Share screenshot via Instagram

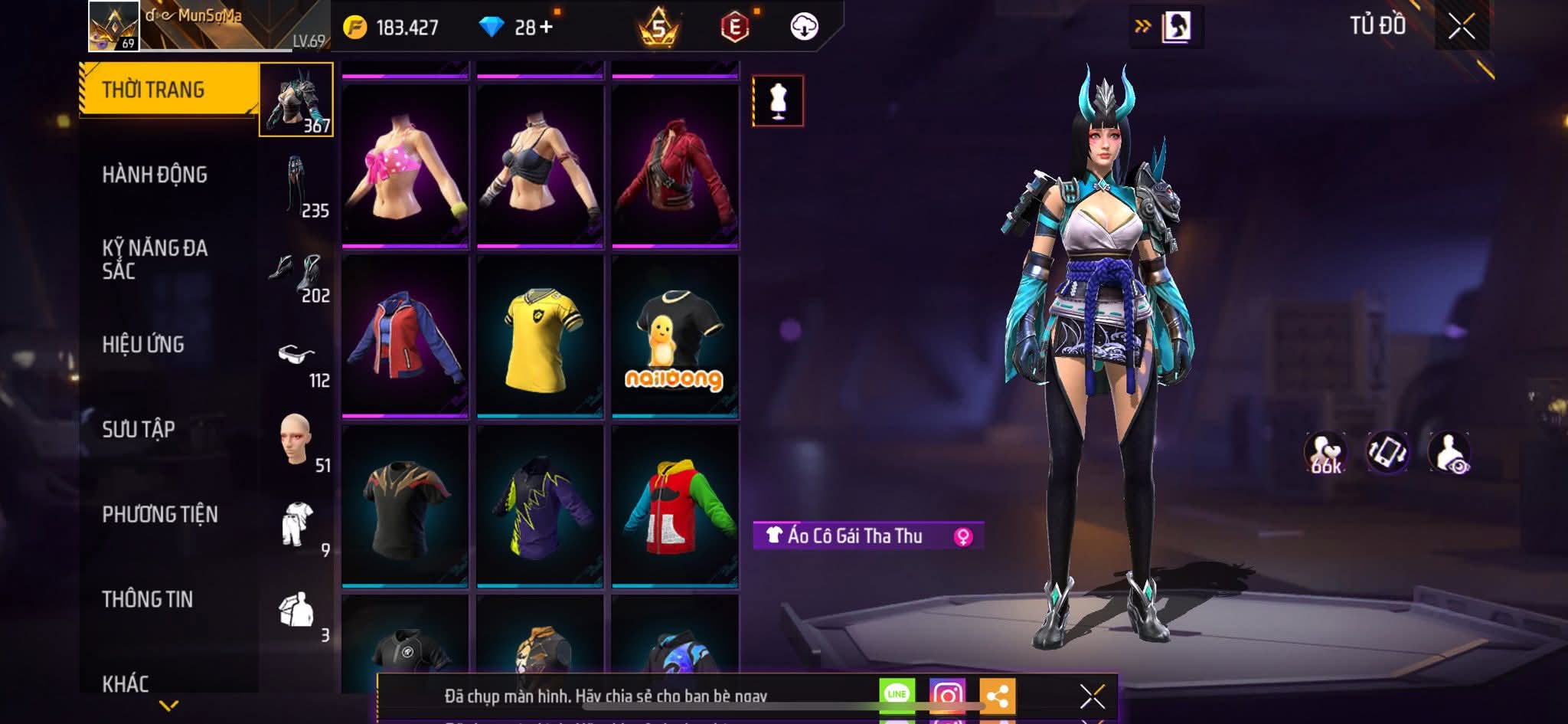947,695
